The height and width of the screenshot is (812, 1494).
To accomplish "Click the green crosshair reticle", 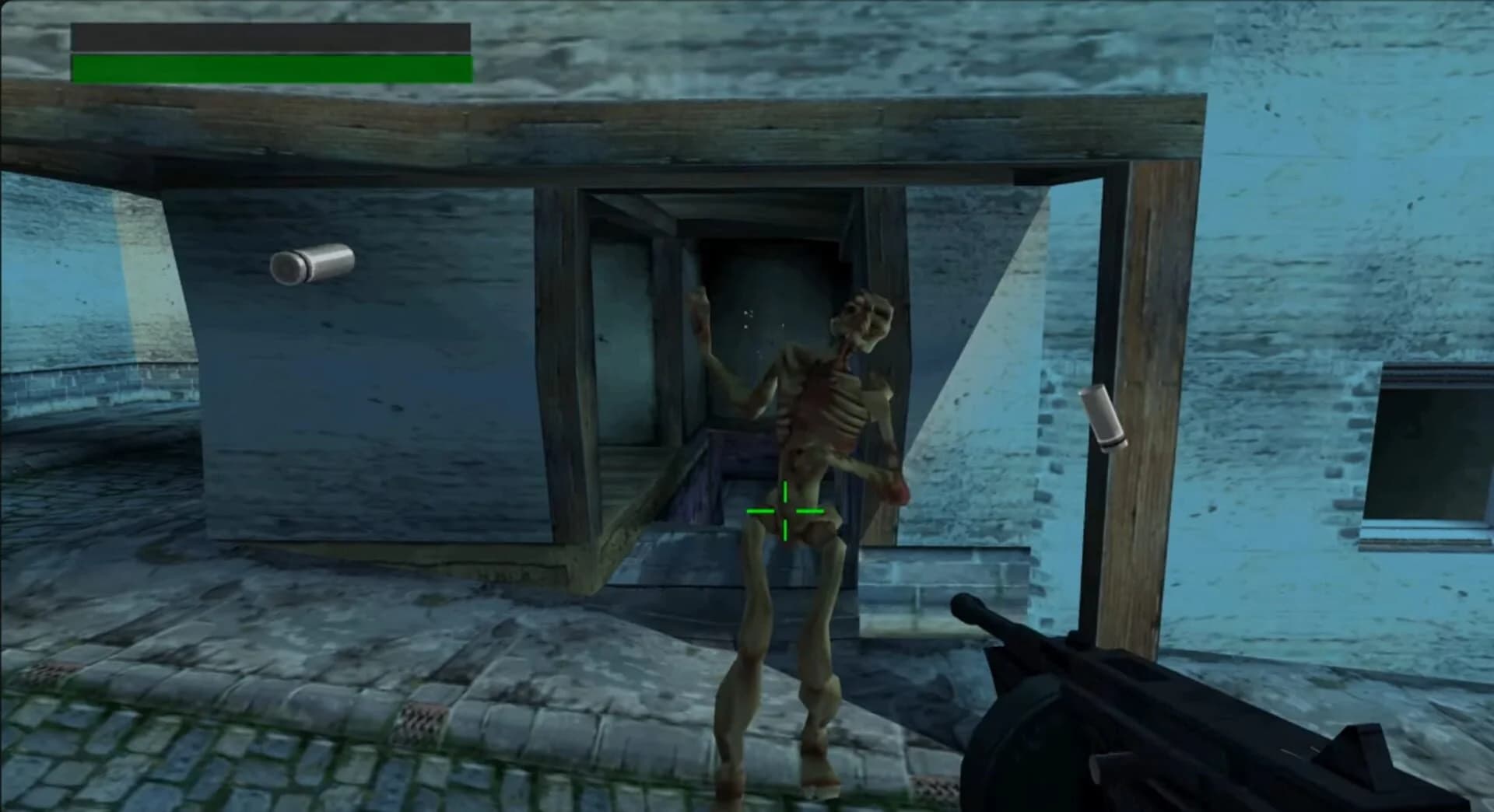I will [x=784, y=509].
